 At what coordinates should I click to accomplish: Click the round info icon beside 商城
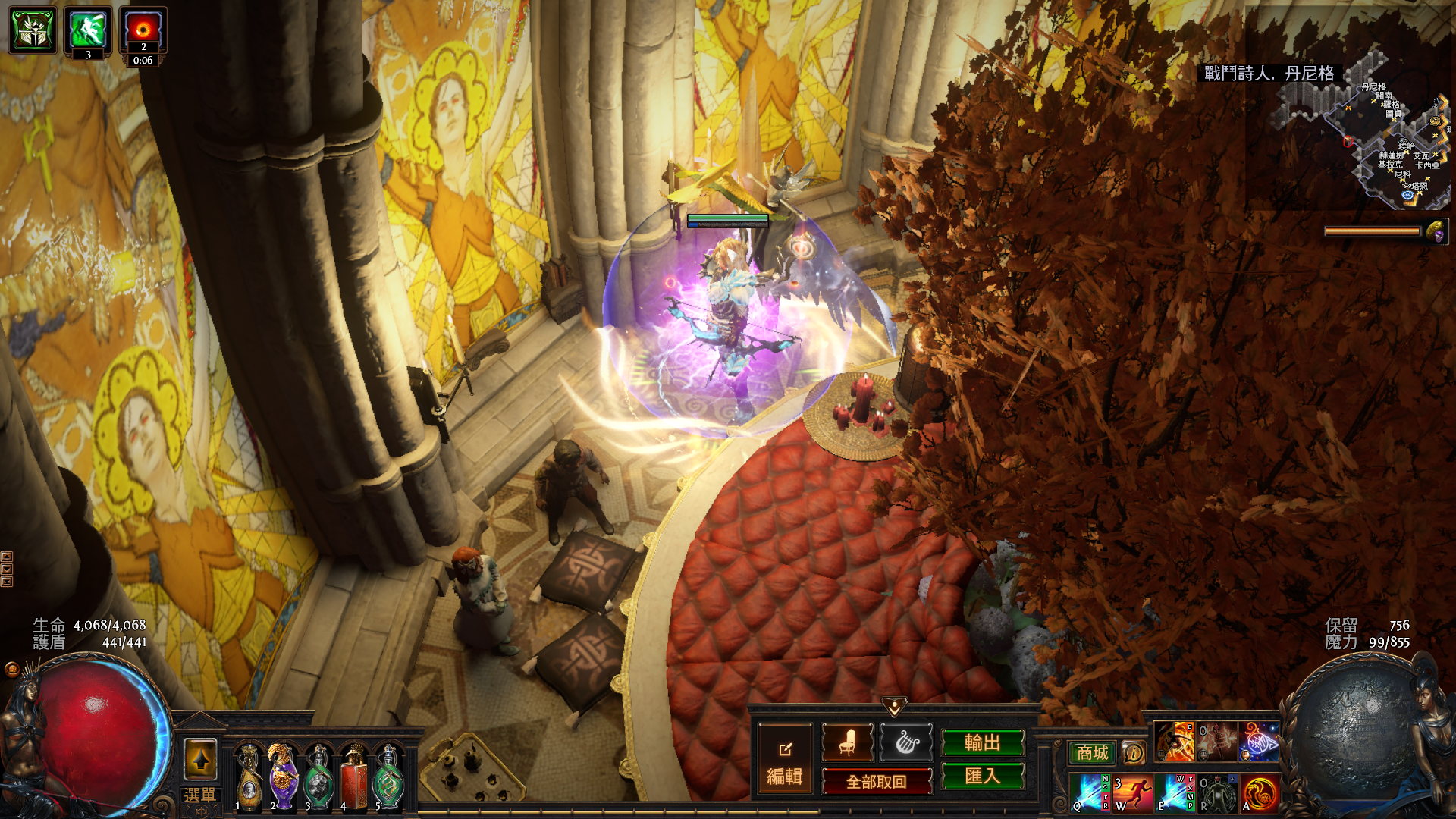pyautogui.click(x=1133, y=753)
